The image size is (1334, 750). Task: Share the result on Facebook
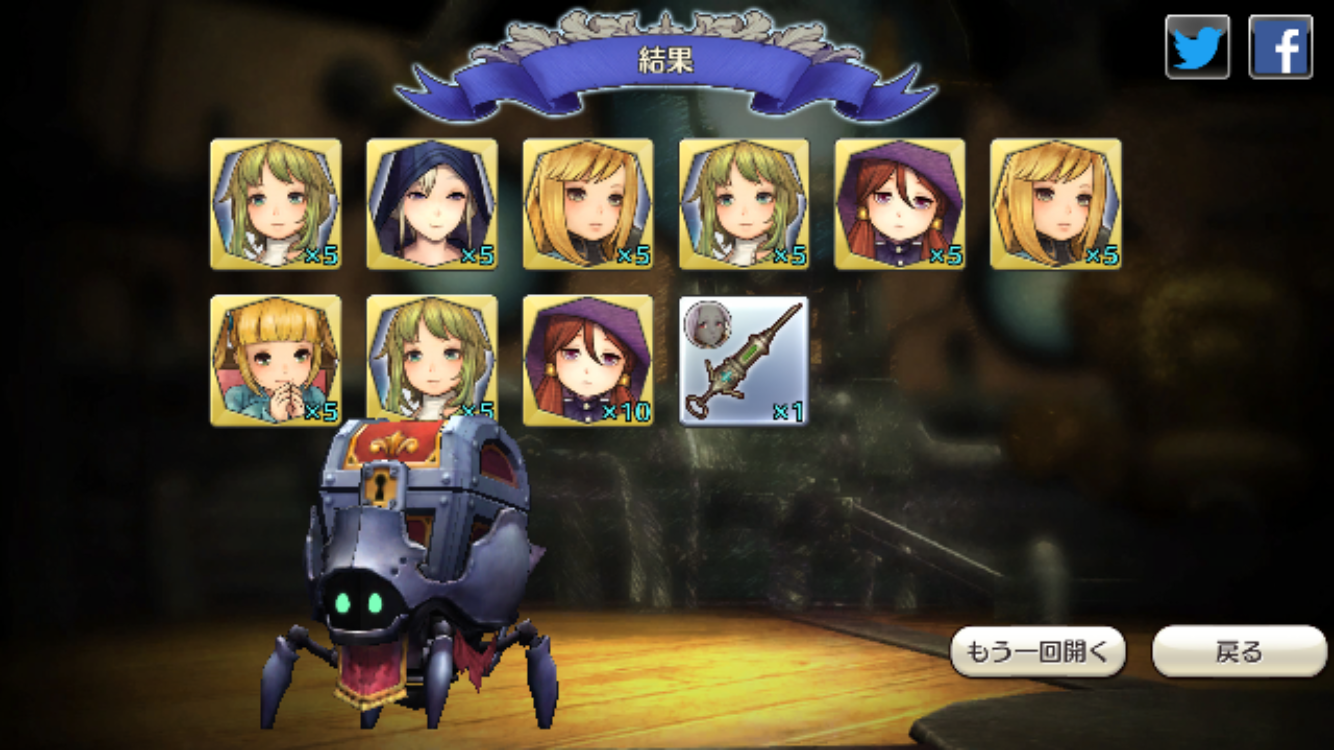(x=1280, y=47)
